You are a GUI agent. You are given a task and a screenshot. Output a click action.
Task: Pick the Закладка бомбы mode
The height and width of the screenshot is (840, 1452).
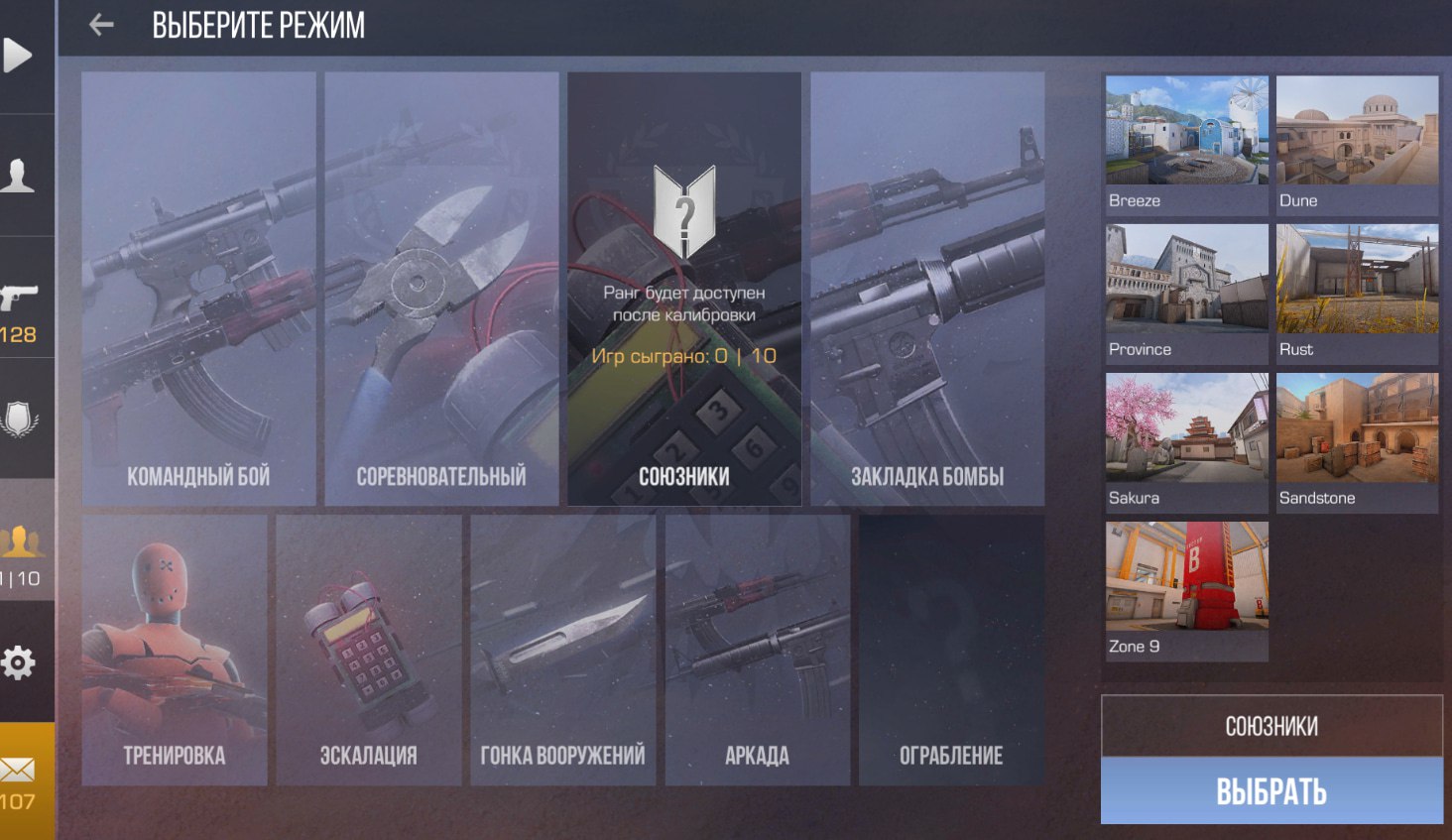927,289
